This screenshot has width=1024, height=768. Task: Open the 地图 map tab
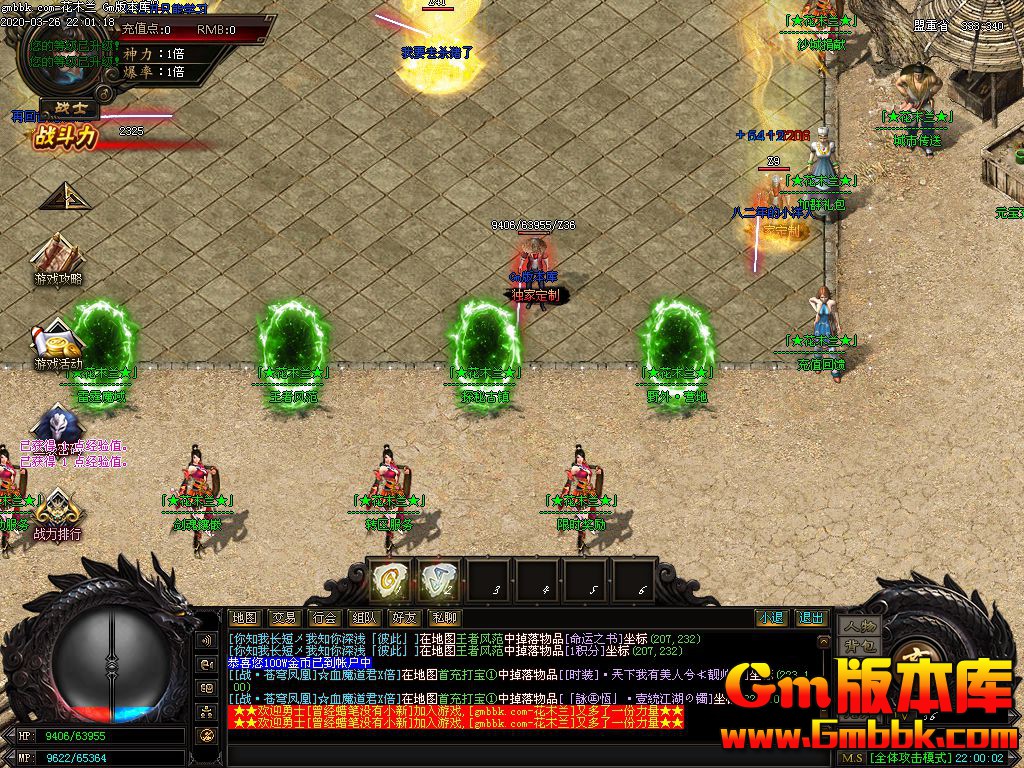pos(244,618)
